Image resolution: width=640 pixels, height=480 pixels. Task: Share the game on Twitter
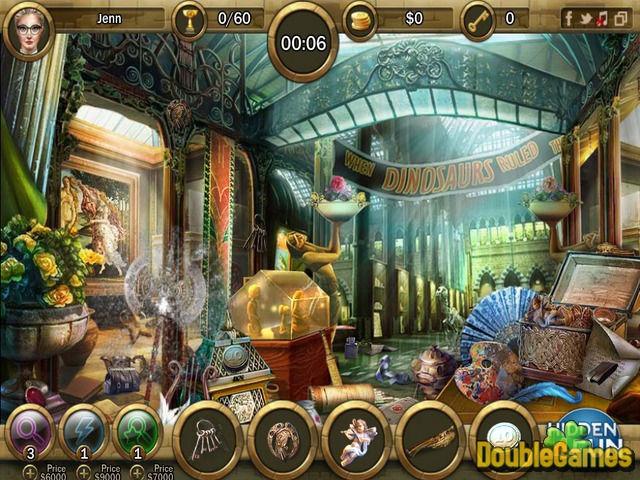click(x=584, y=18)
